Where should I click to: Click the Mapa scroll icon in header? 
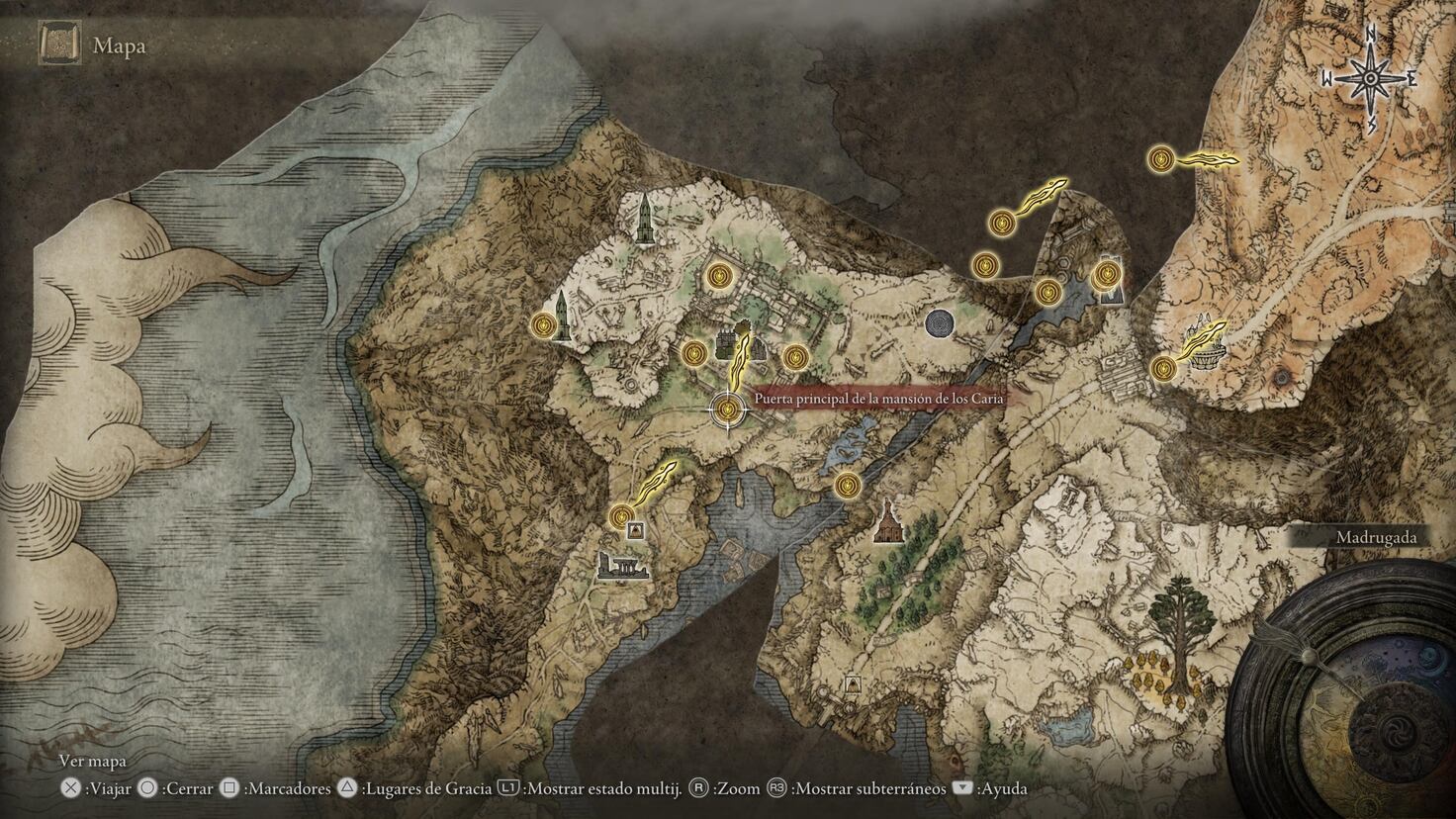point(55,45)
